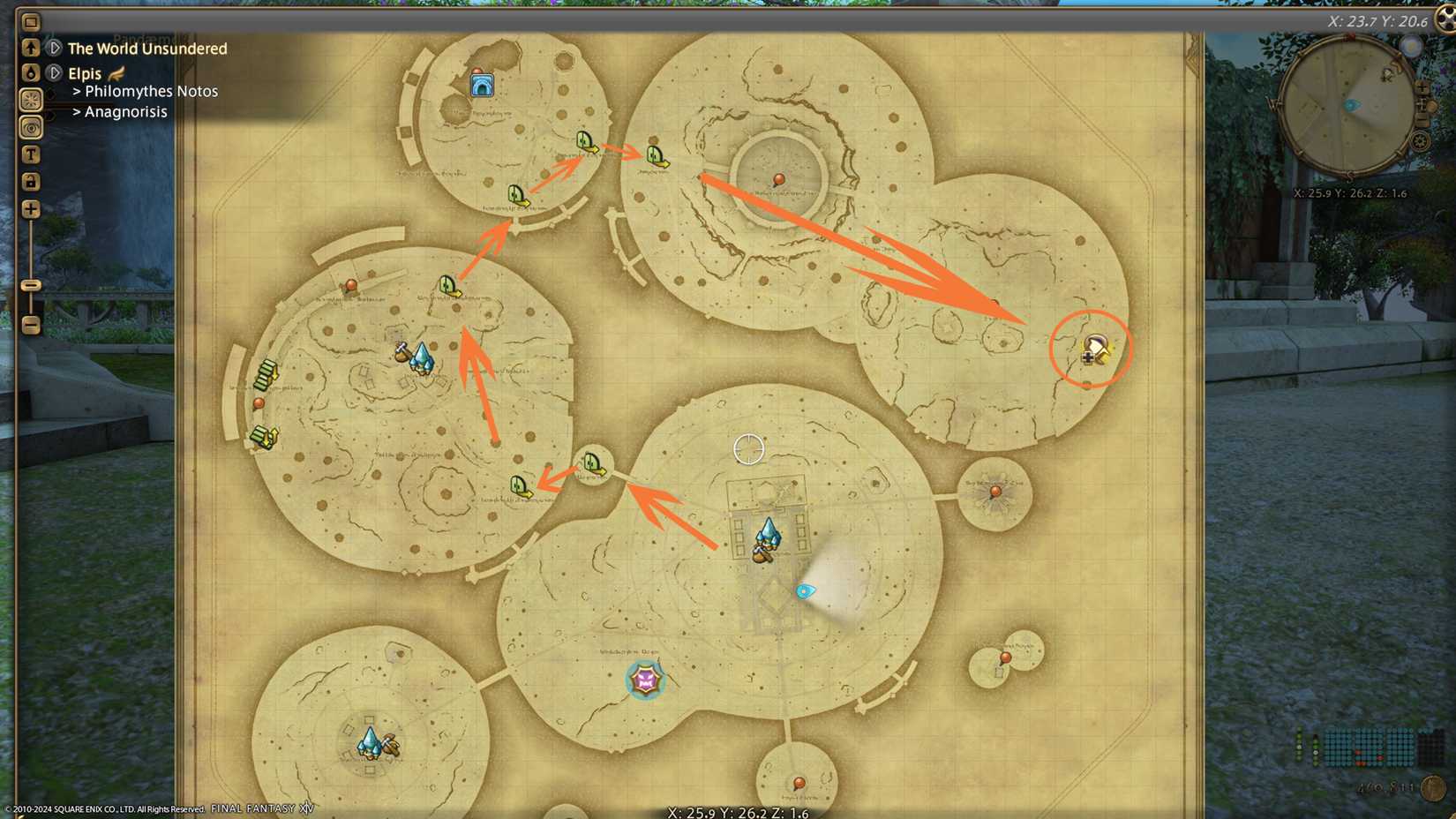Click the zone up arrow icon on the map toolbar

31,49
